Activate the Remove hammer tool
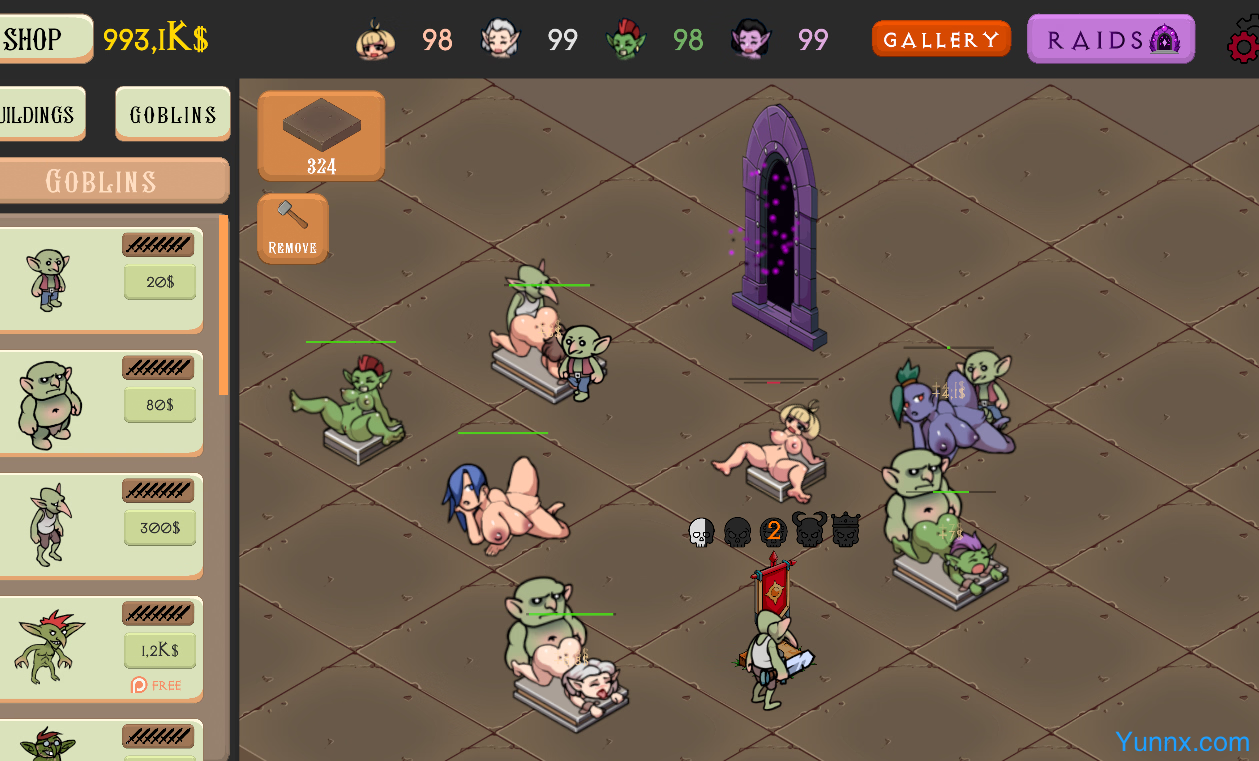This screenshot has width=1259, height=761. 292,228
